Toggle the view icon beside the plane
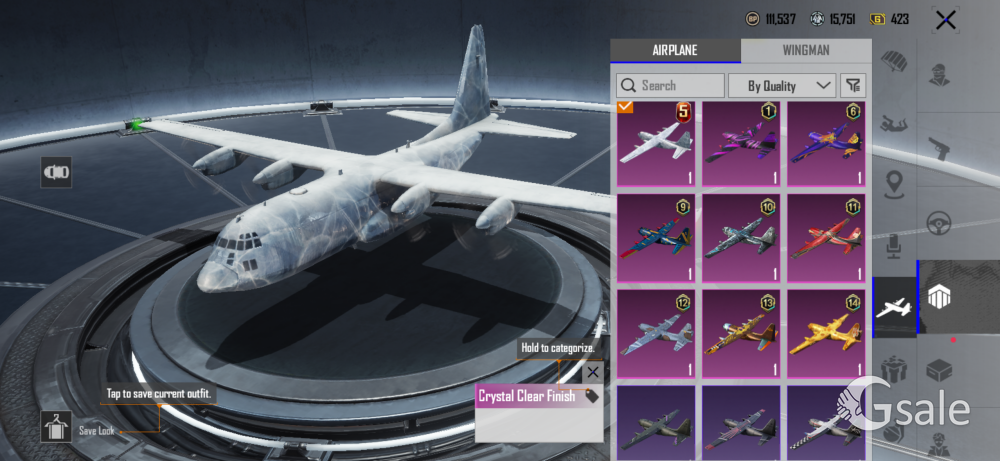1000x461 pixels. coord(56,172)
